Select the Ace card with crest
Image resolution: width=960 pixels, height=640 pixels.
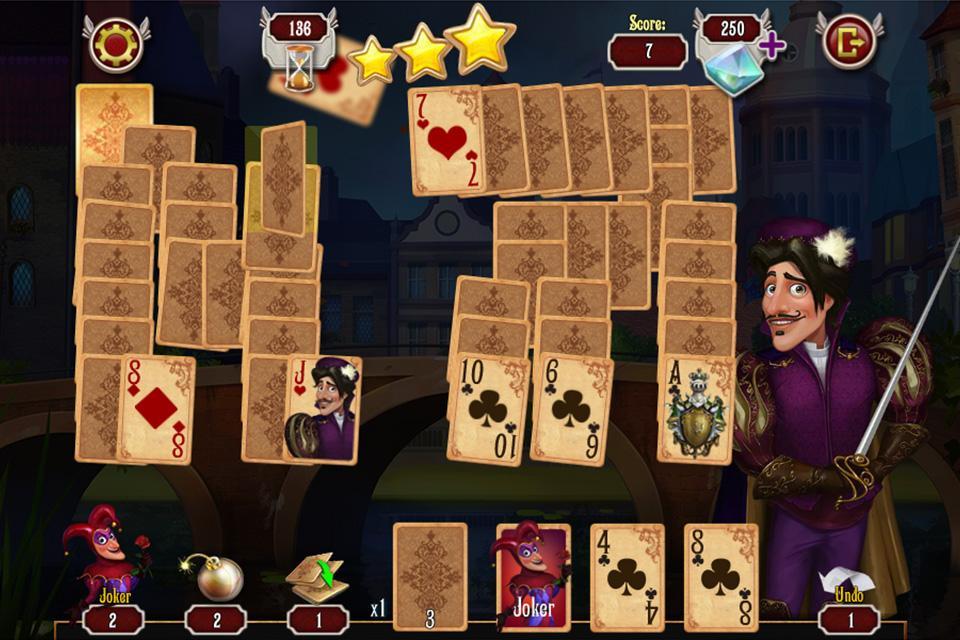pos(696,408)
